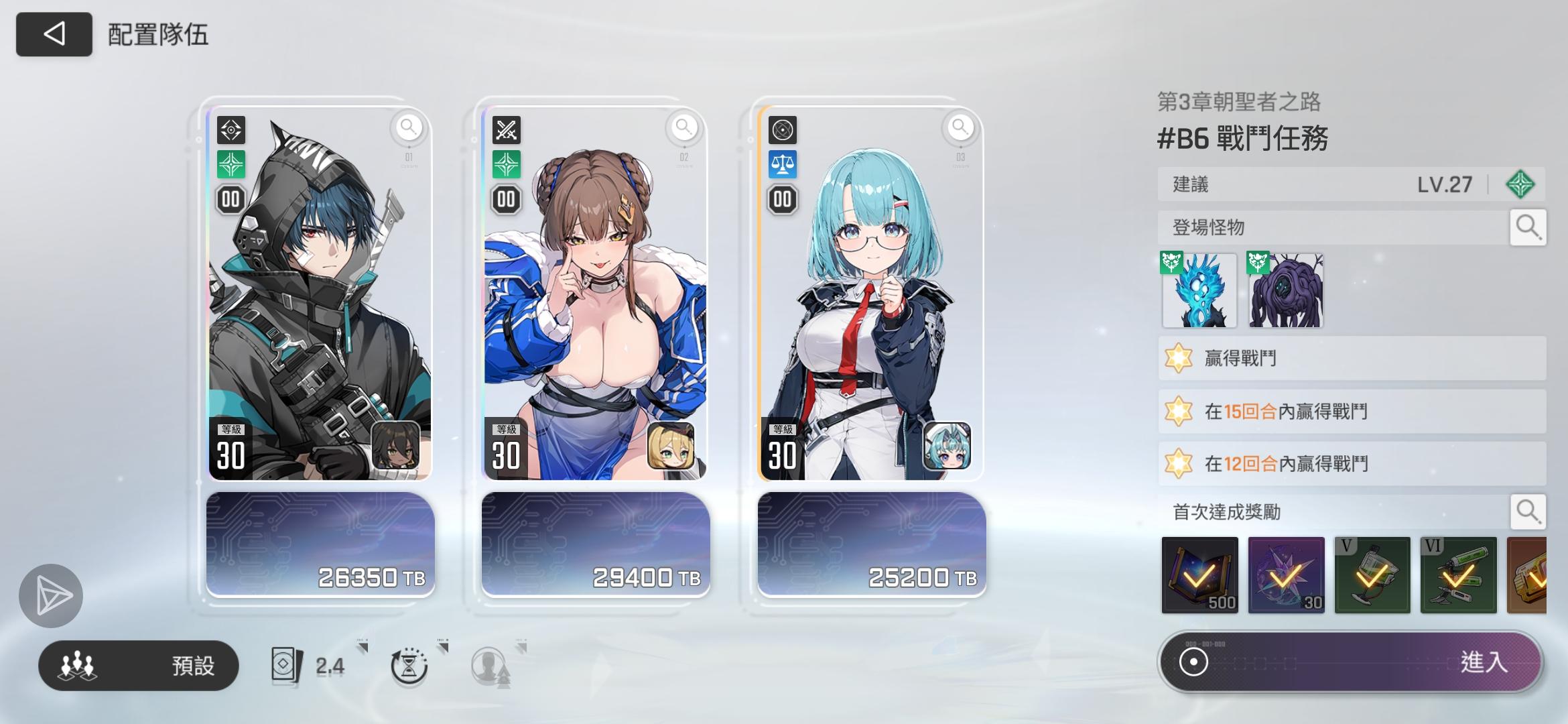
Task: Open monster details via the magnifier beside 登場怪物
Action: pos(1528,227)
